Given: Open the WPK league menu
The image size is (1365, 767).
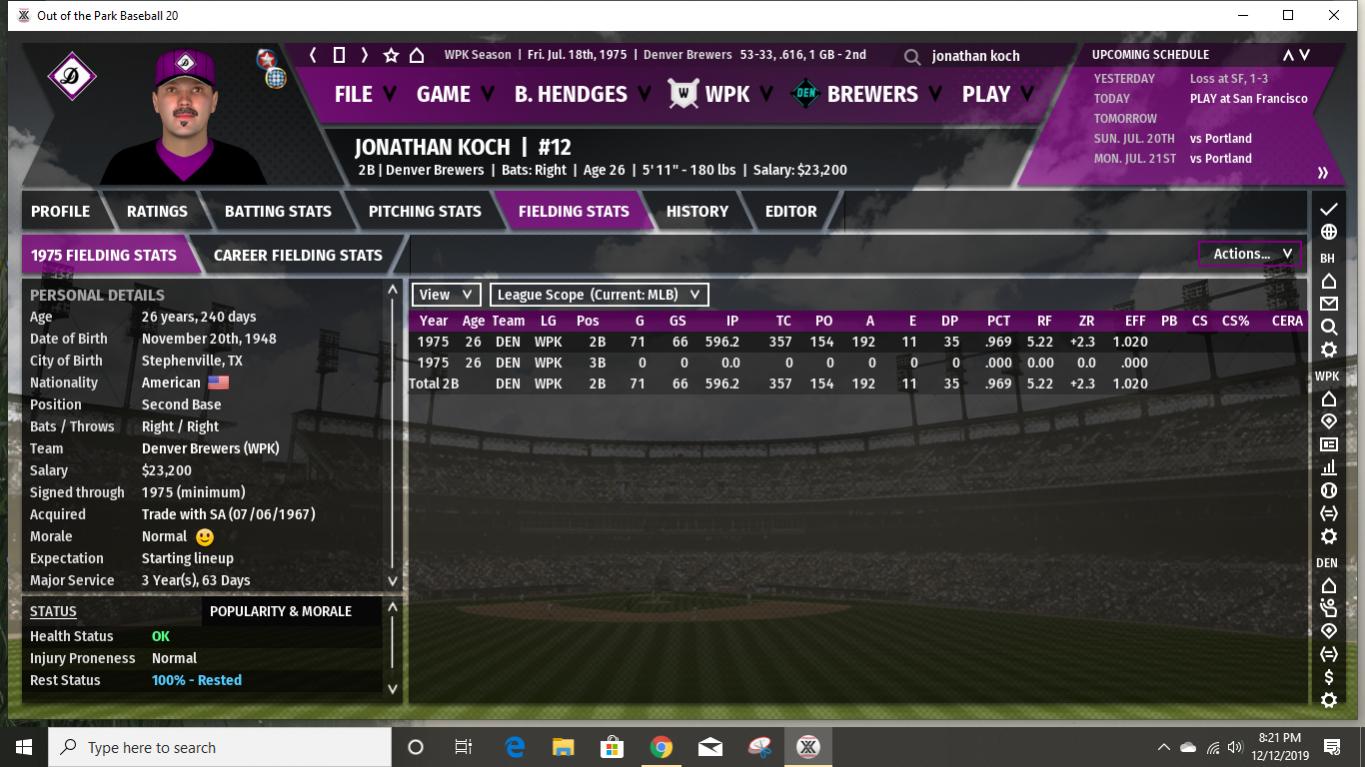Looking at the screenshot, I should (x=726, y=94).
